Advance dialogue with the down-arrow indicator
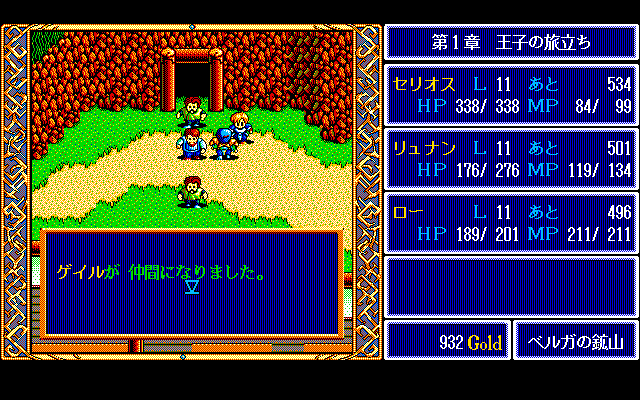Screen dimensions: 640x400 tap(192, 288)
